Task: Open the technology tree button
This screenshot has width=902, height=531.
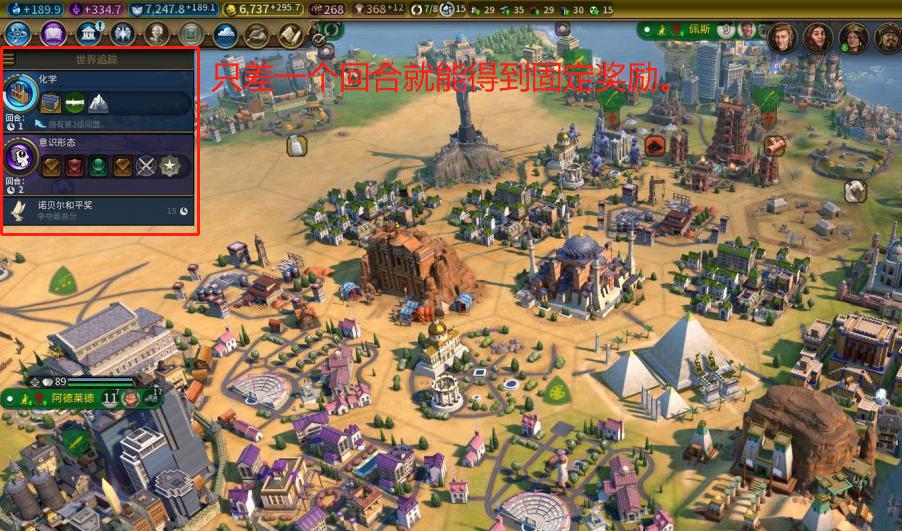Action: [x=16, y=34]
